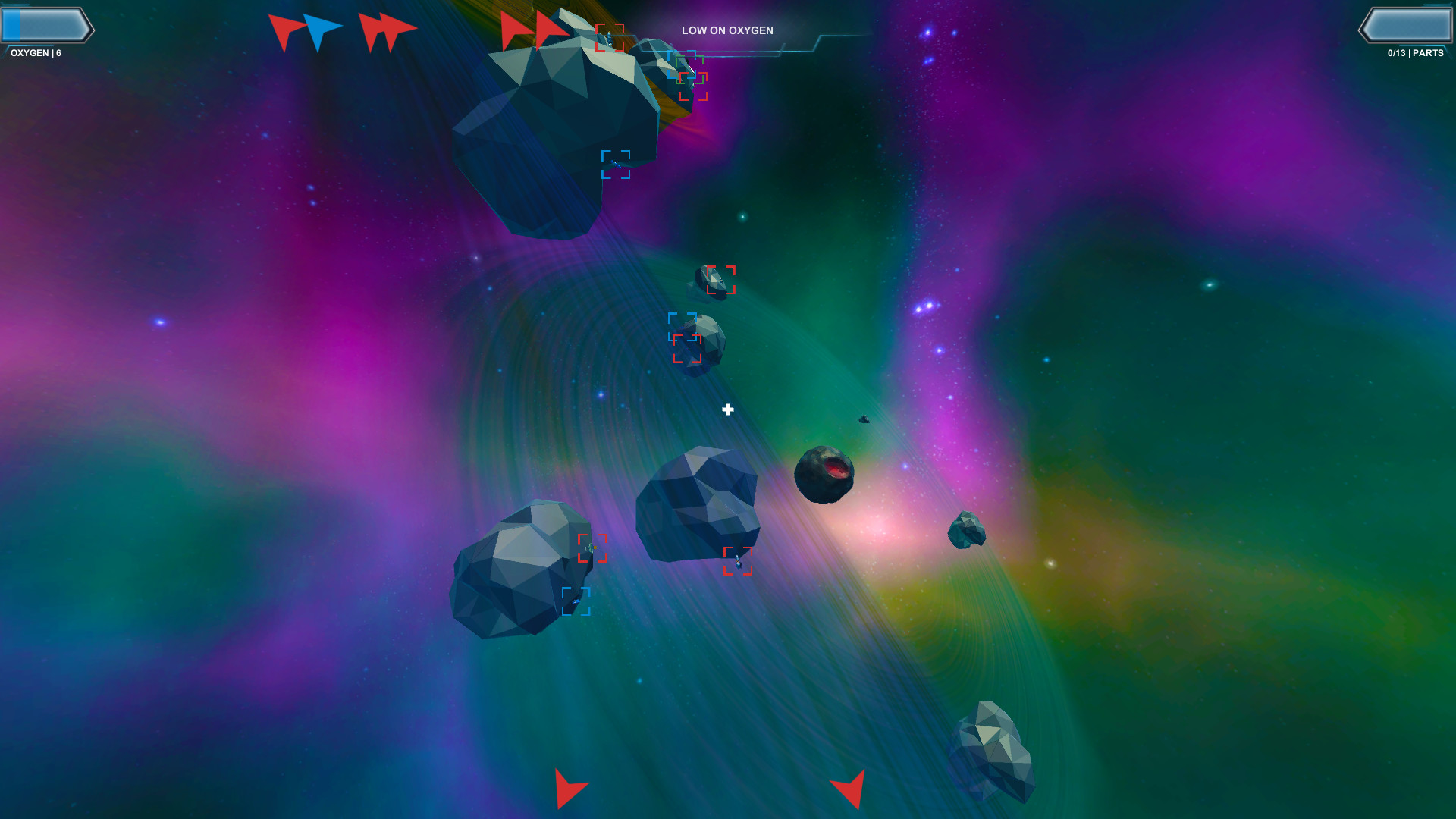Click the white crosshair at screen center
The width and height of the screenshot is (1456, 819).
728,409
